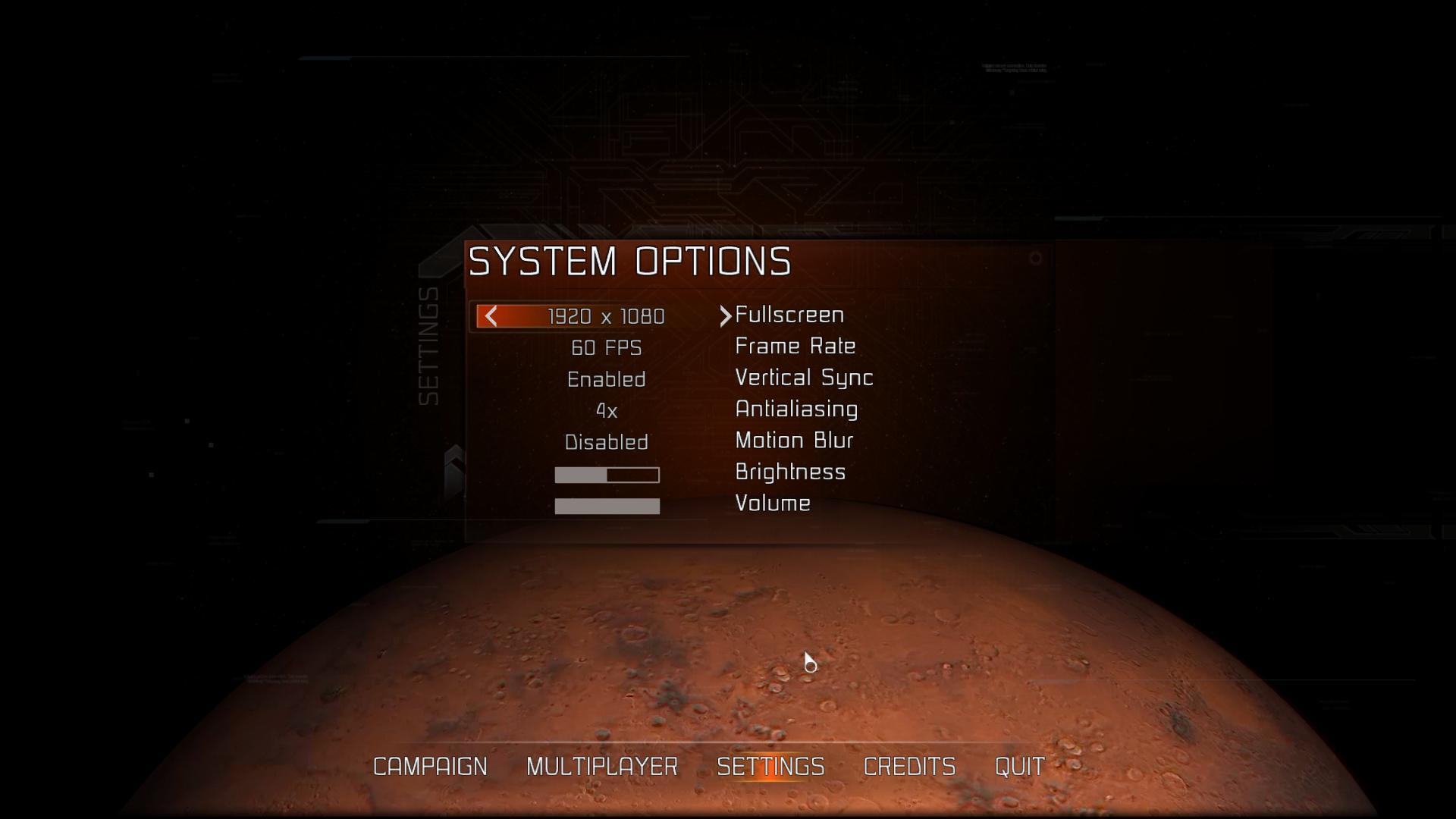
Task: Select the Antialiasing option label
Action: tap(796, 409)
